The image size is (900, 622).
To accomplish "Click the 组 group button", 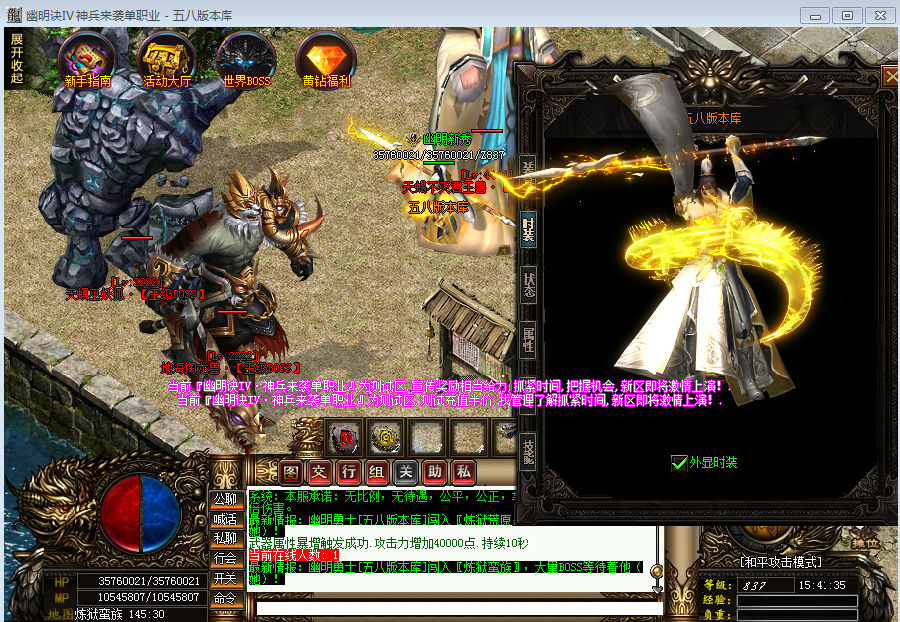I will point(376,471).
